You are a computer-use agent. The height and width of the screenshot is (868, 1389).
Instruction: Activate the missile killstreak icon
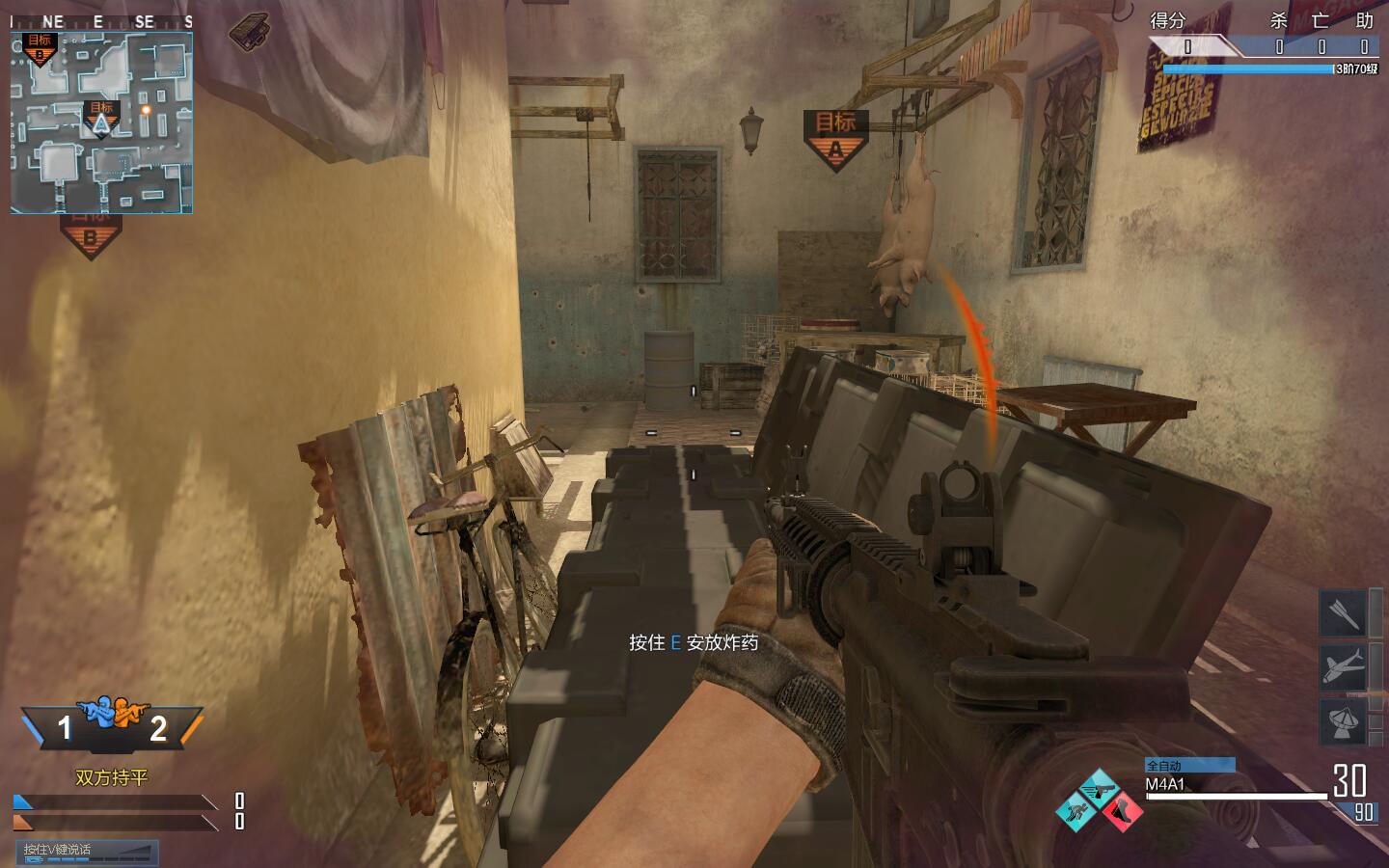1343,613
